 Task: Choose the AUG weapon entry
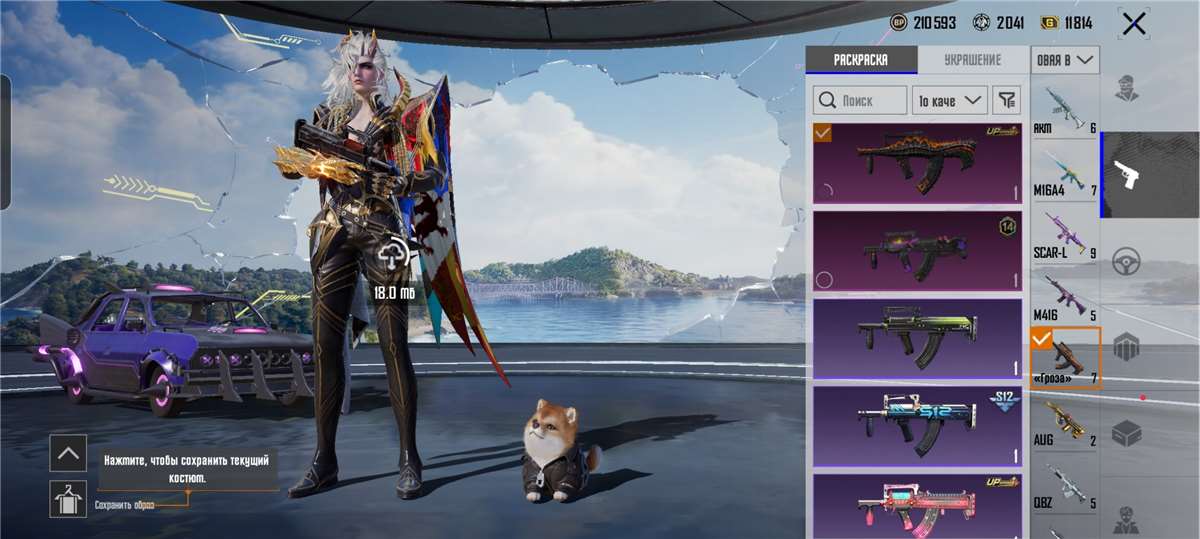coord(1065,422)
